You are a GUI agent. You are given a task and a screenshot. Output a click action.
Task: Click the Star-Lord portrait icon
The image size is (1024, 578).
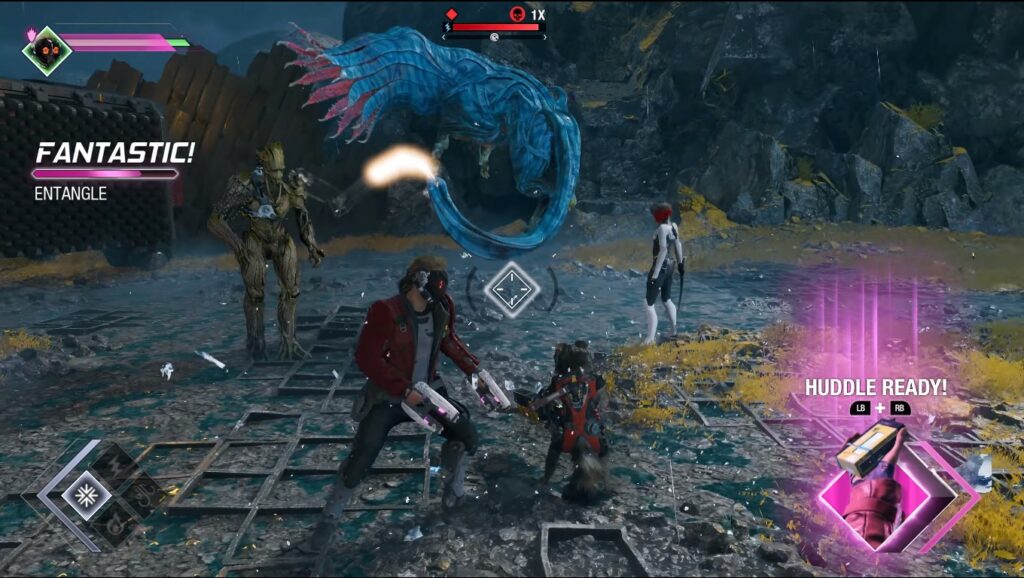click(47, 50)
